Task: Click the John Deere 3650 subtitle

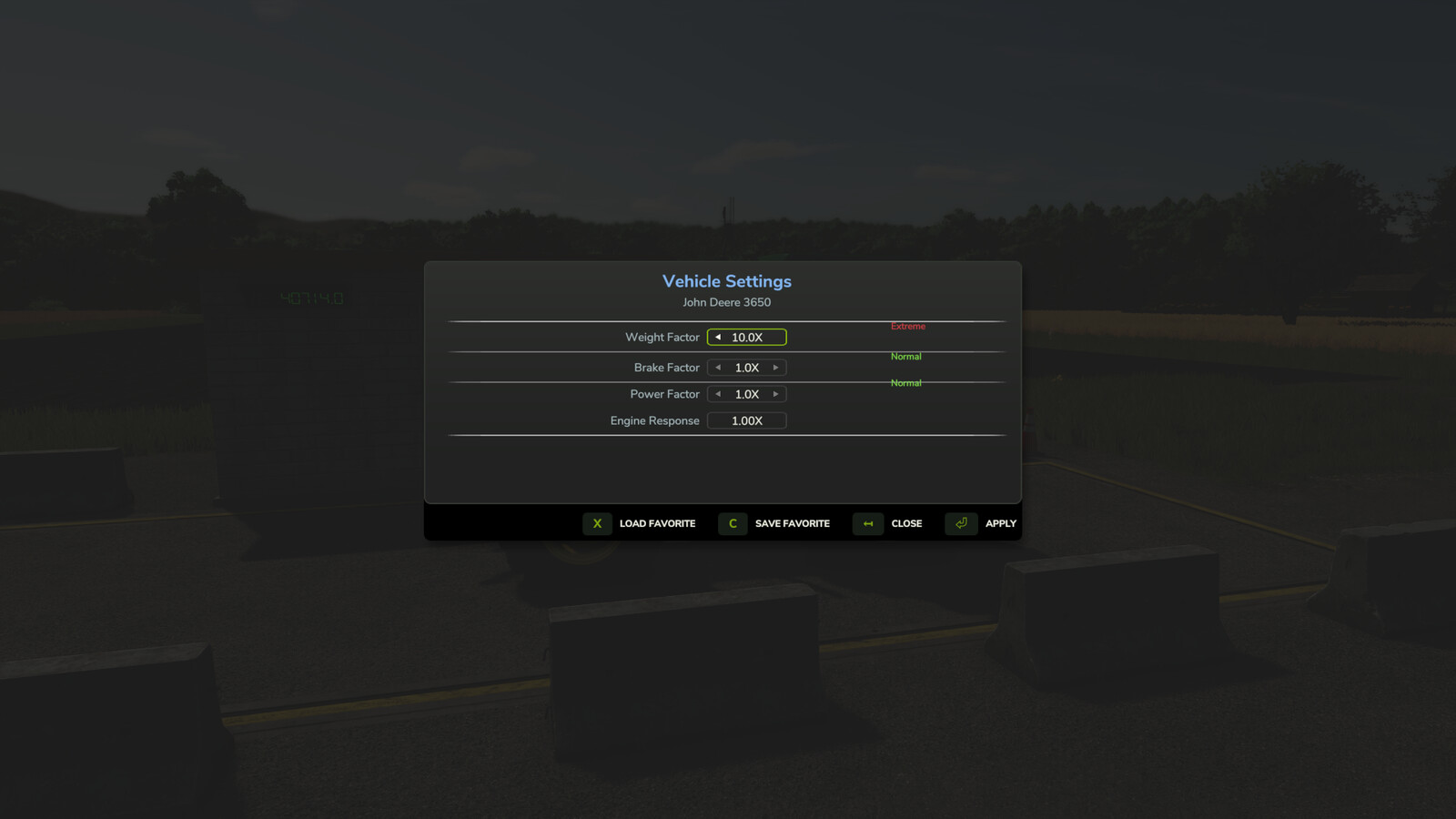Action: click(726, 302)
